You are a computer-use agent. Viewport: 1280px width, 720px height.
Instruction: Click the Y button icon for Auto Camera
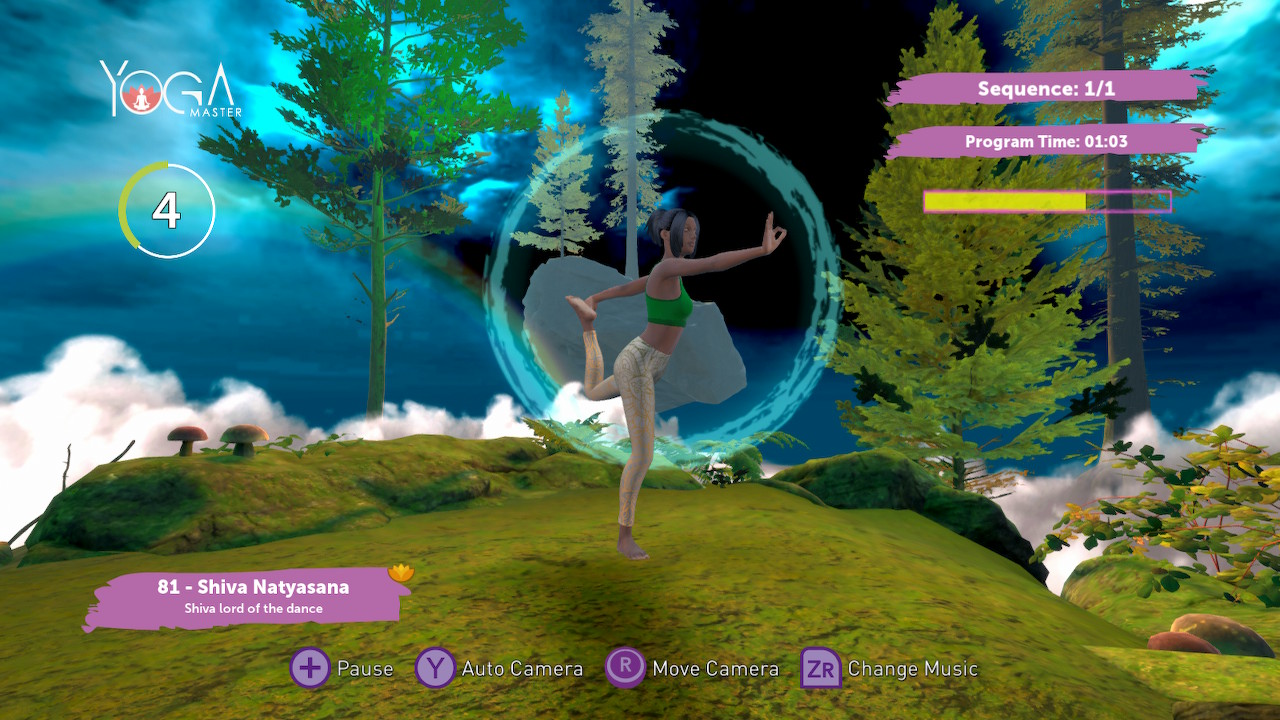[x=437, y=668]
